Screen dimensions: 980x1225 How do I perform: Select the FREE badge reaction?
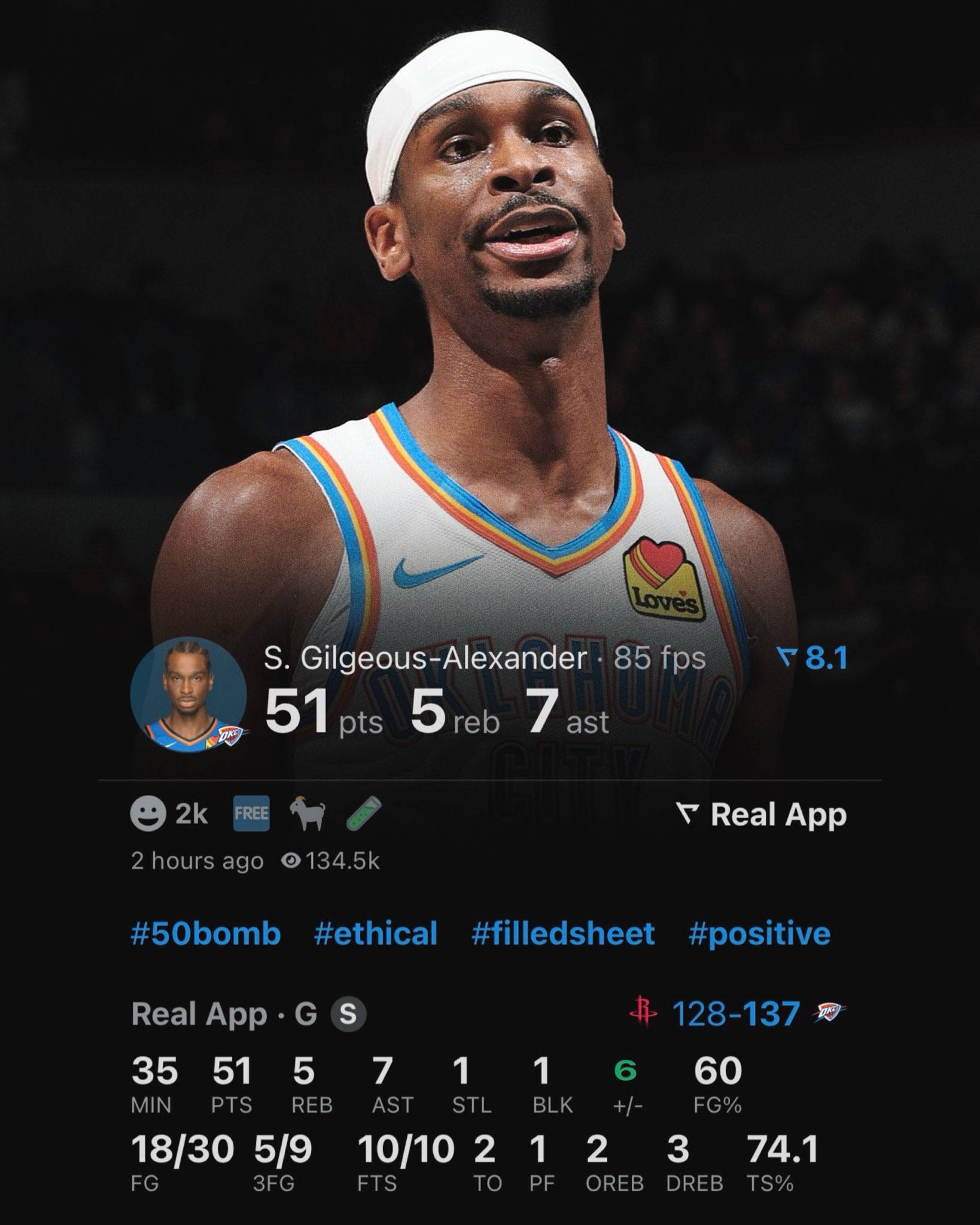tap(251, 814)
